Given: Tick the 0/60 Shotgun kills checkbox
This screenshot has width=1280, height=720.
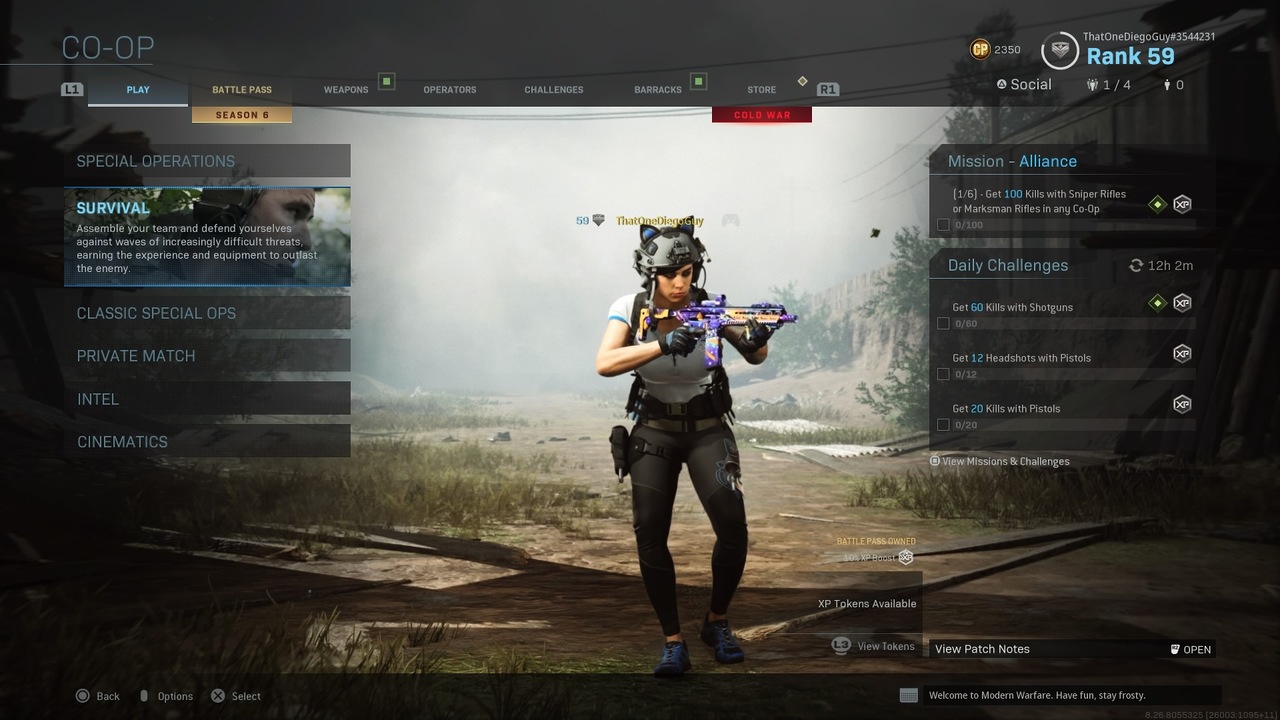Looking at the screenshot, I should (x=943, y=323).
